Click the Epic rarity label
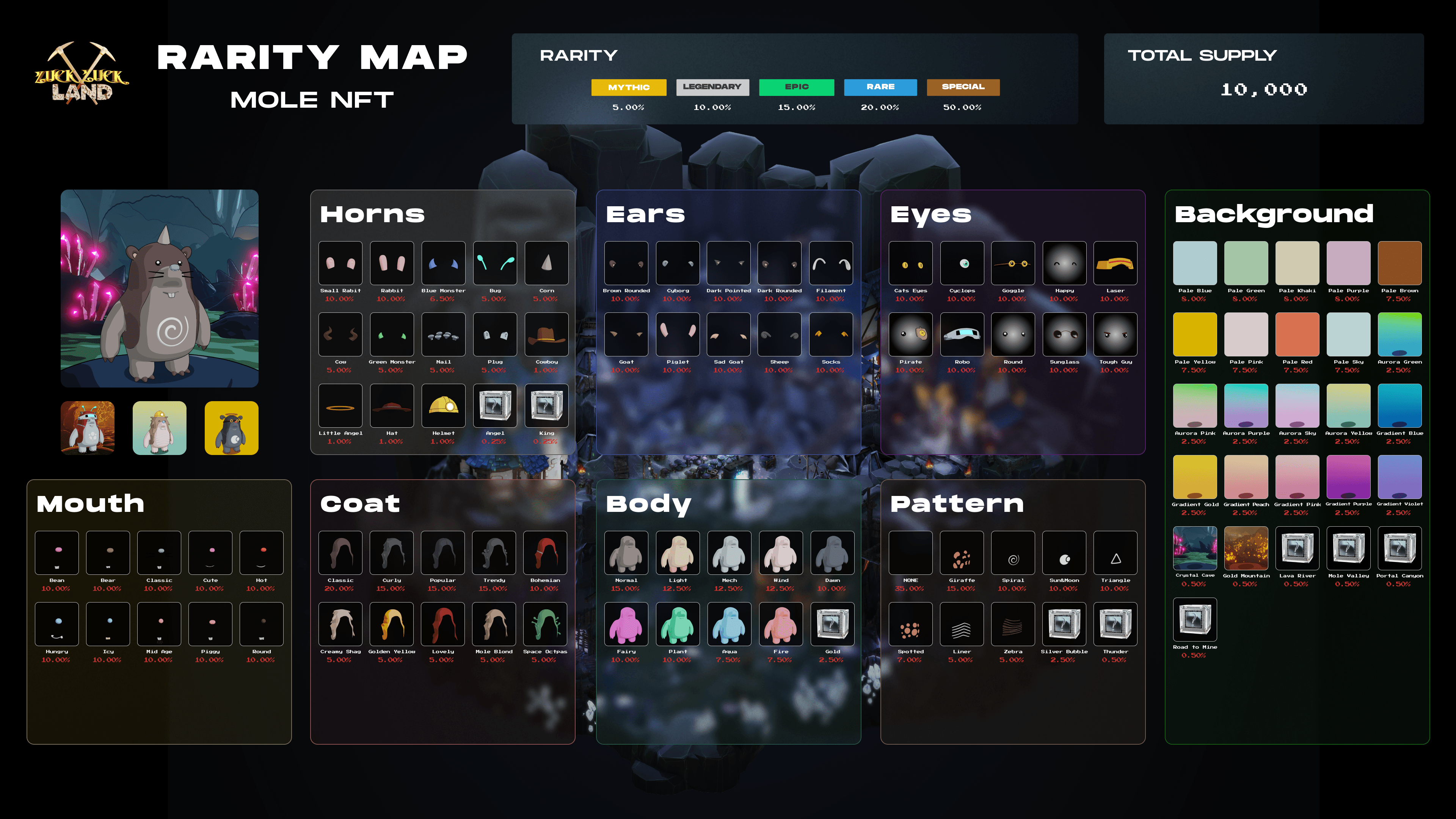This screenshot has height=819, width=1456. pos(796,87)
